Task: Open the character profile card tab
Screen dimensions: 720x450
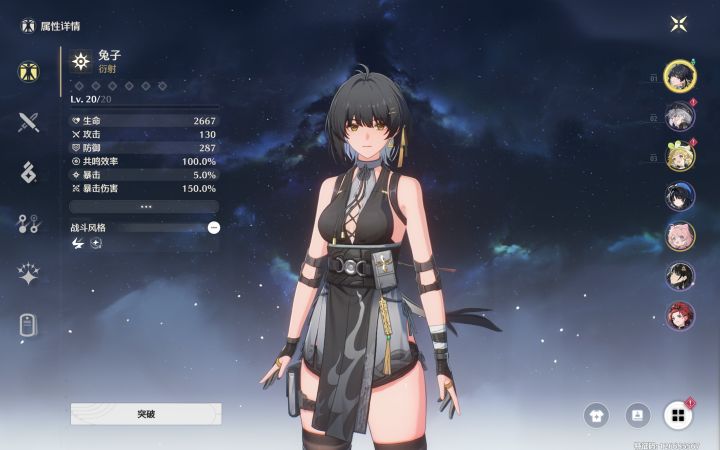Action: click(x=28, y=324)
